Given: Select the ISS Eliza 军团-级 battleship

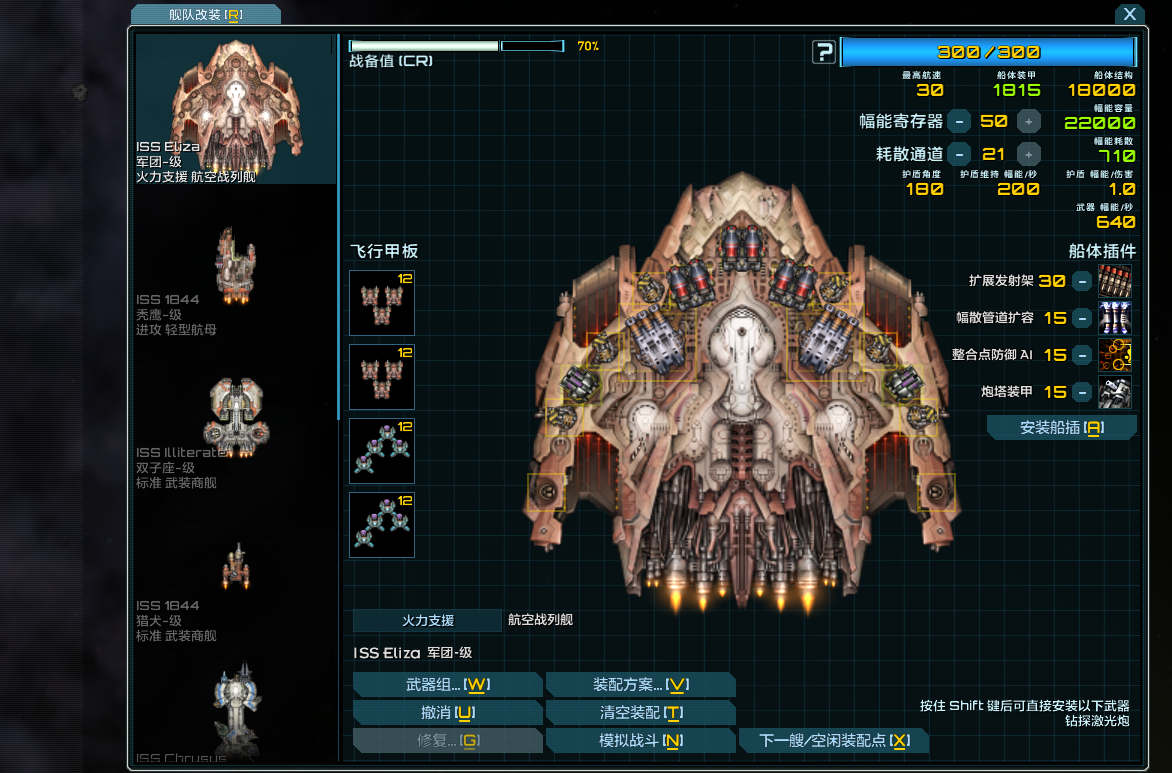Looking at the screenshot, I should pos(236,108).
